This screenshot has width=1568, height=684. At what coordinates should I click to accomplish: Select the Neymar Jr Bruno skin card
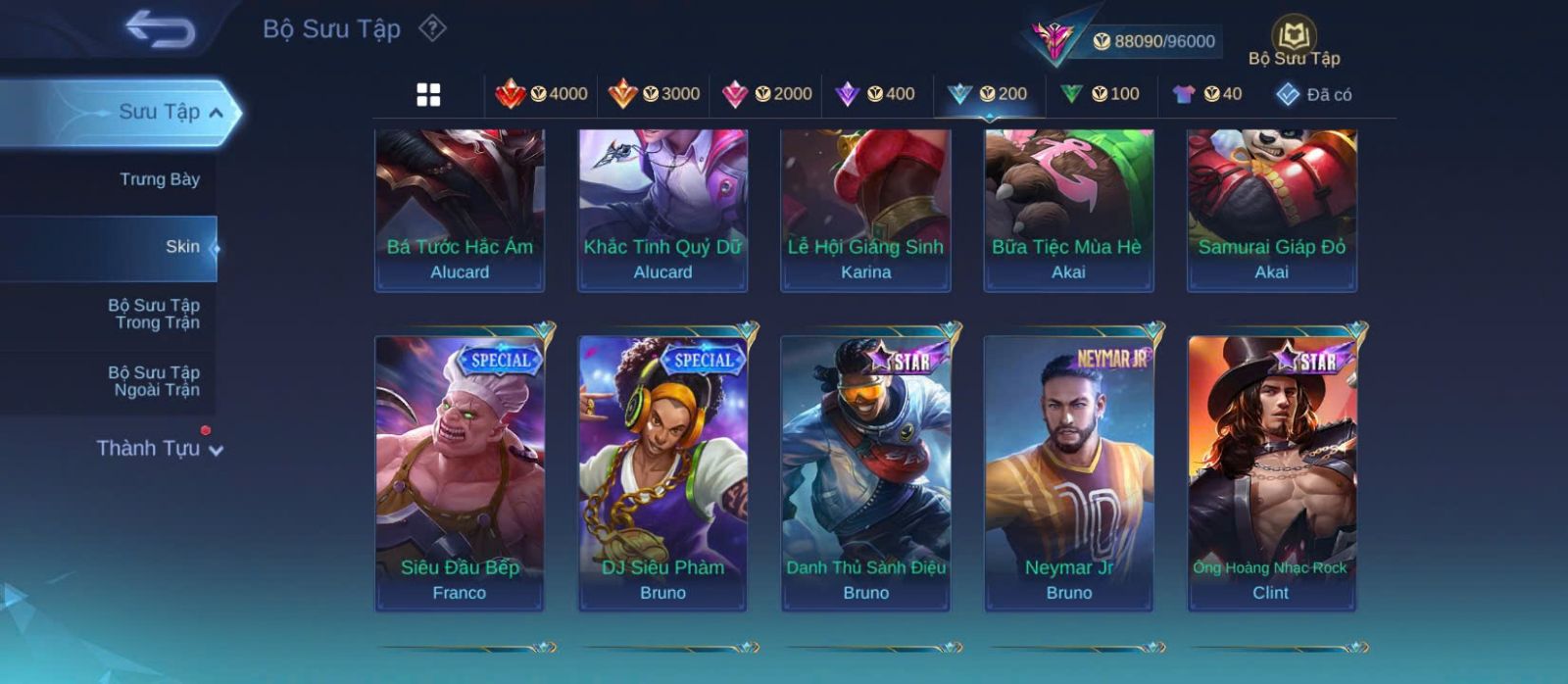(1068, 471)
